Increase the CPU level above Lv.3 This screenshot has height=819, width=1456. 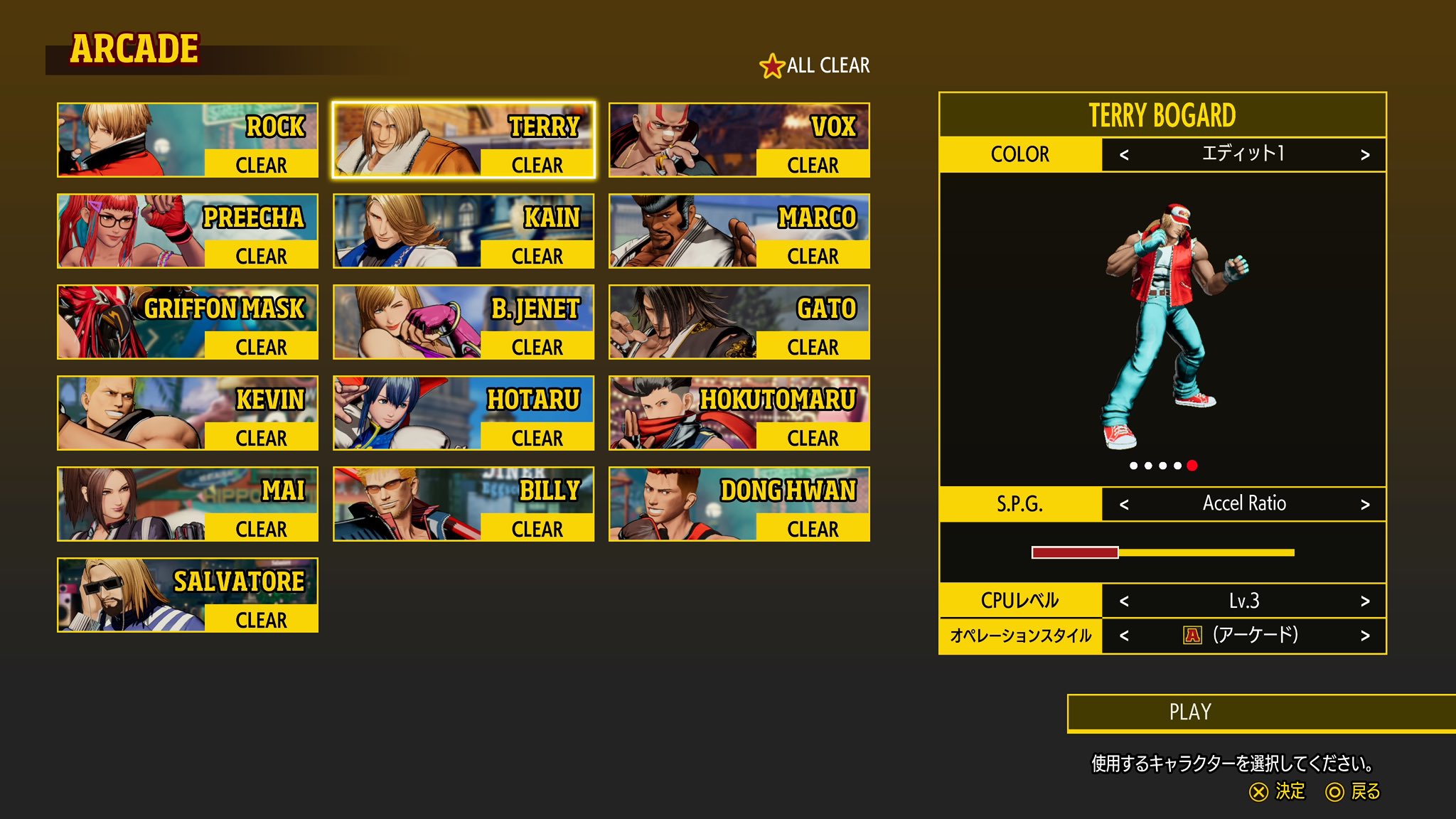1364,601
